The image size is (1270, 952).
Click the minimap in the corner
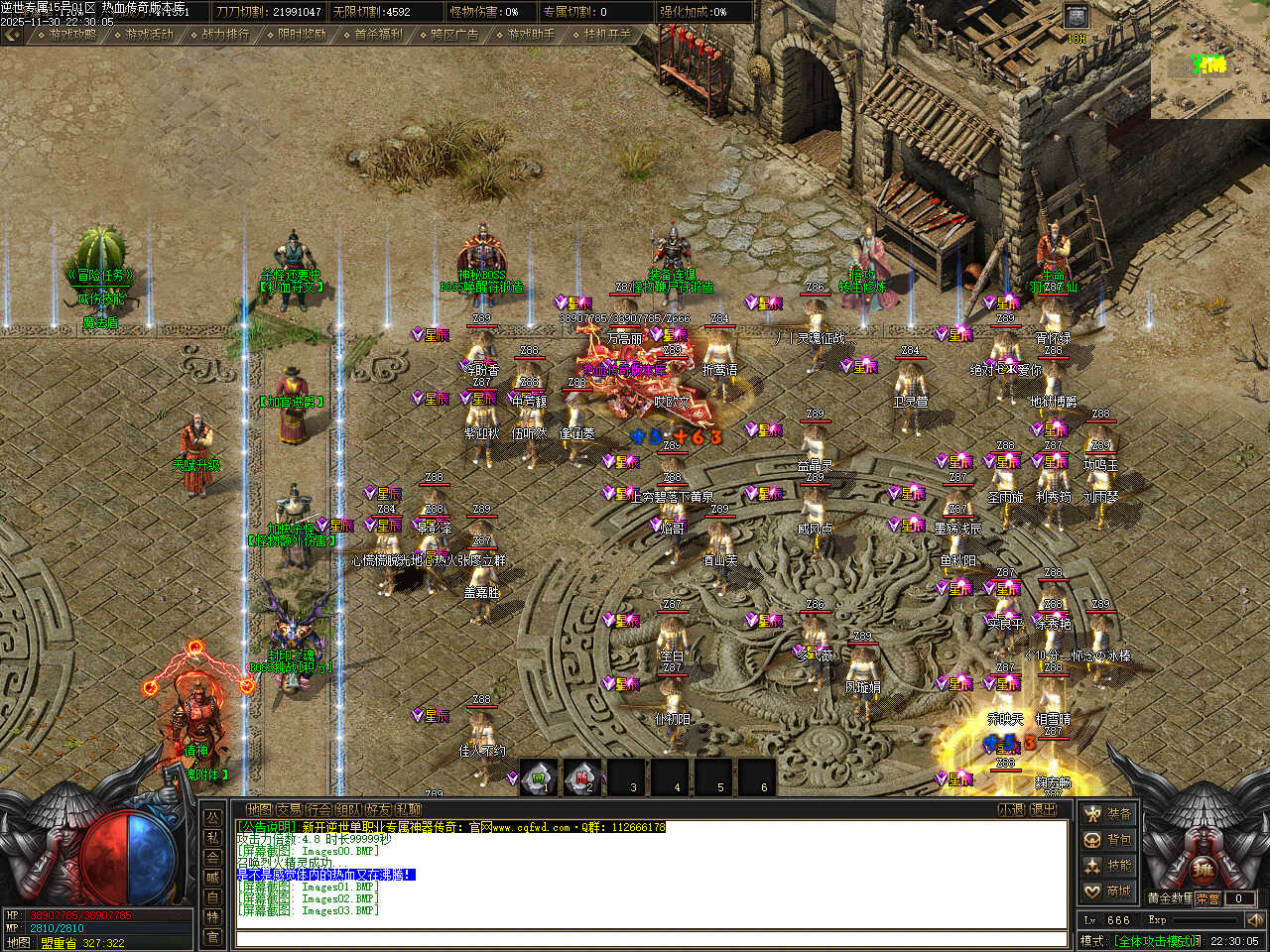tap(1209, 67)
